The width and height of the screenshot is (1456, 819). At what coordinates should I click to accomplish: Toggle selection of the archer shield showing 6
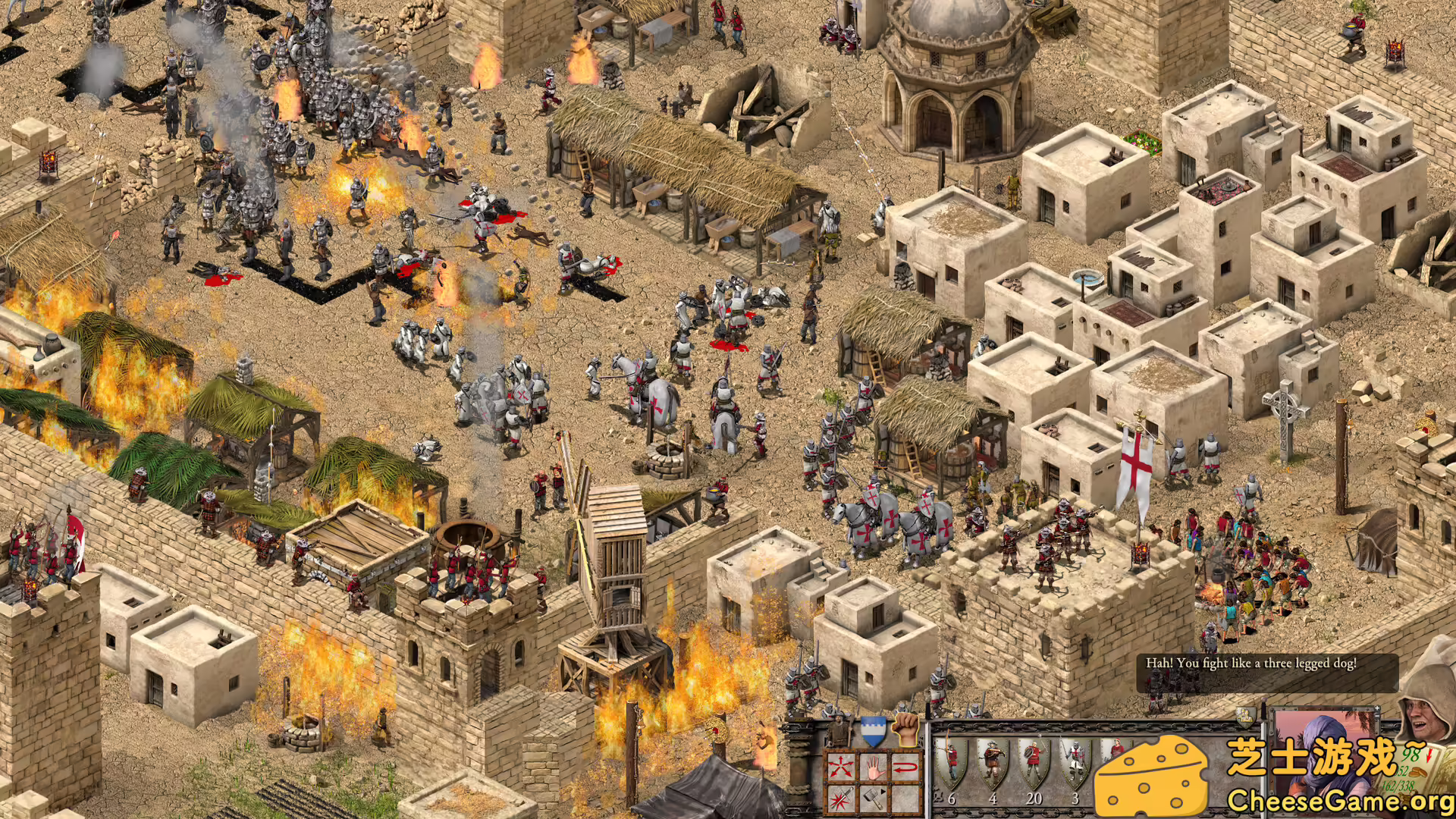[952, 762]
